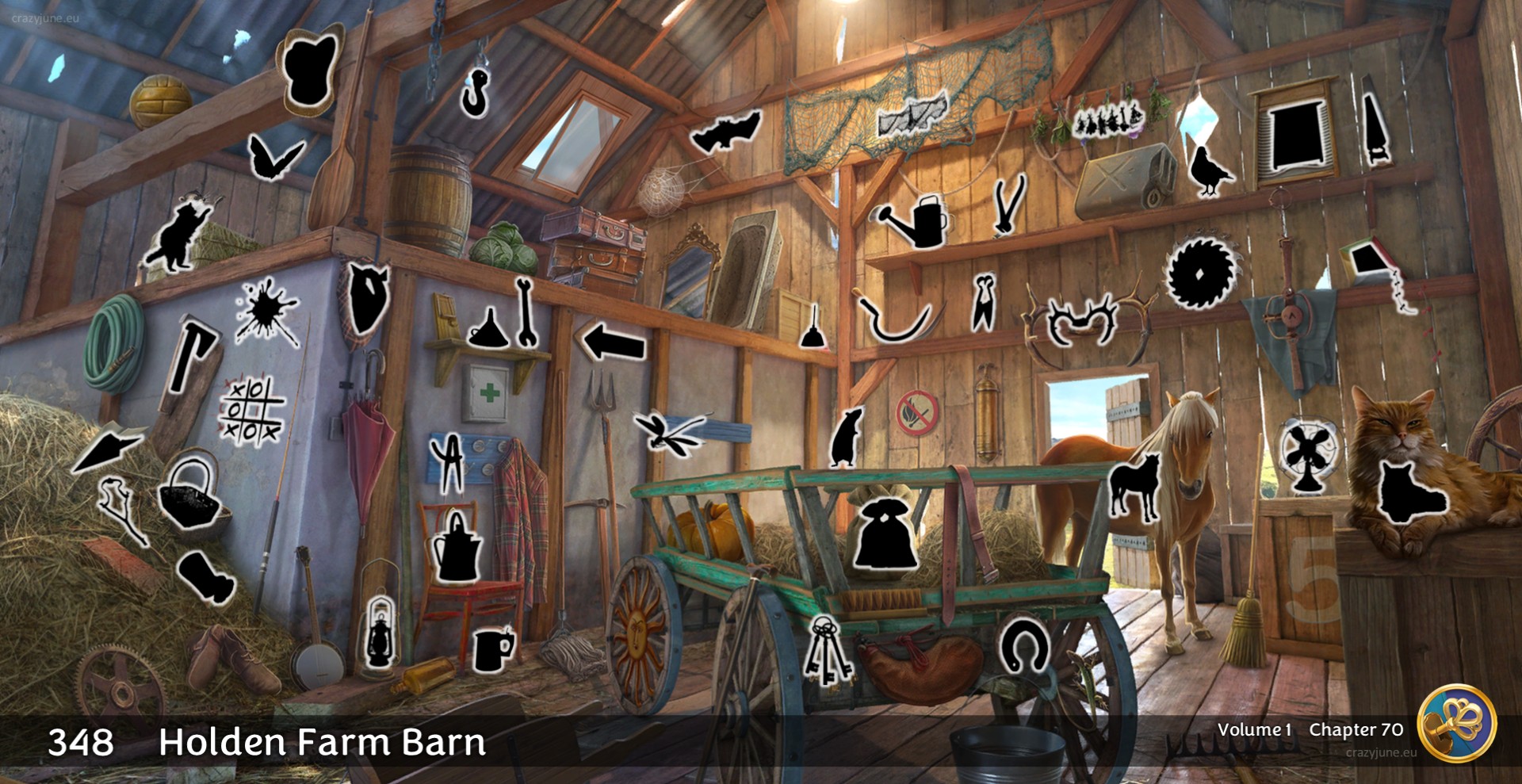Pick the electric fan silhouette
Screen dimensions: 1522x784
coord(1310,457)
